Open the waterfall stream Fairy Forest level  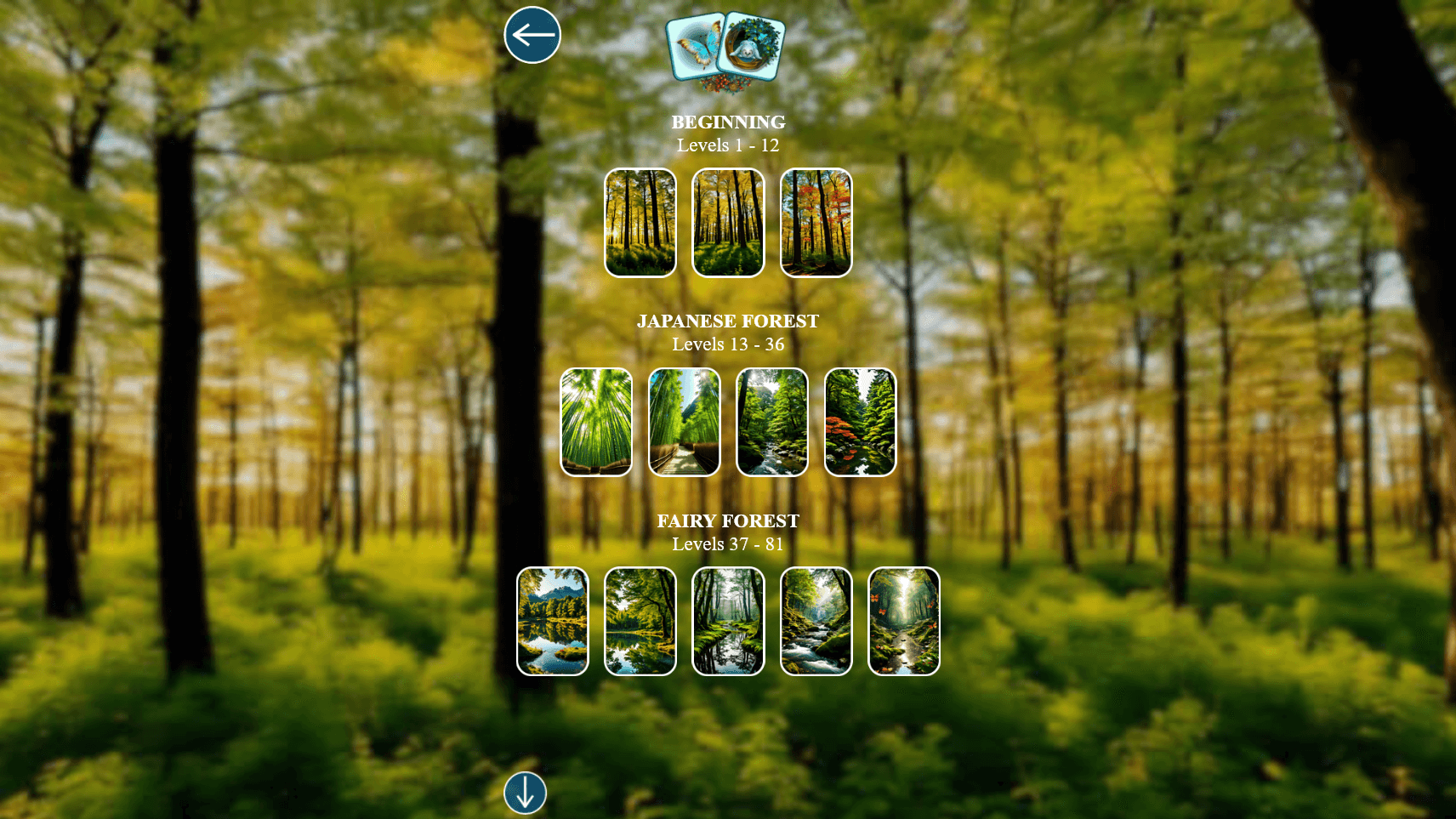817,621
